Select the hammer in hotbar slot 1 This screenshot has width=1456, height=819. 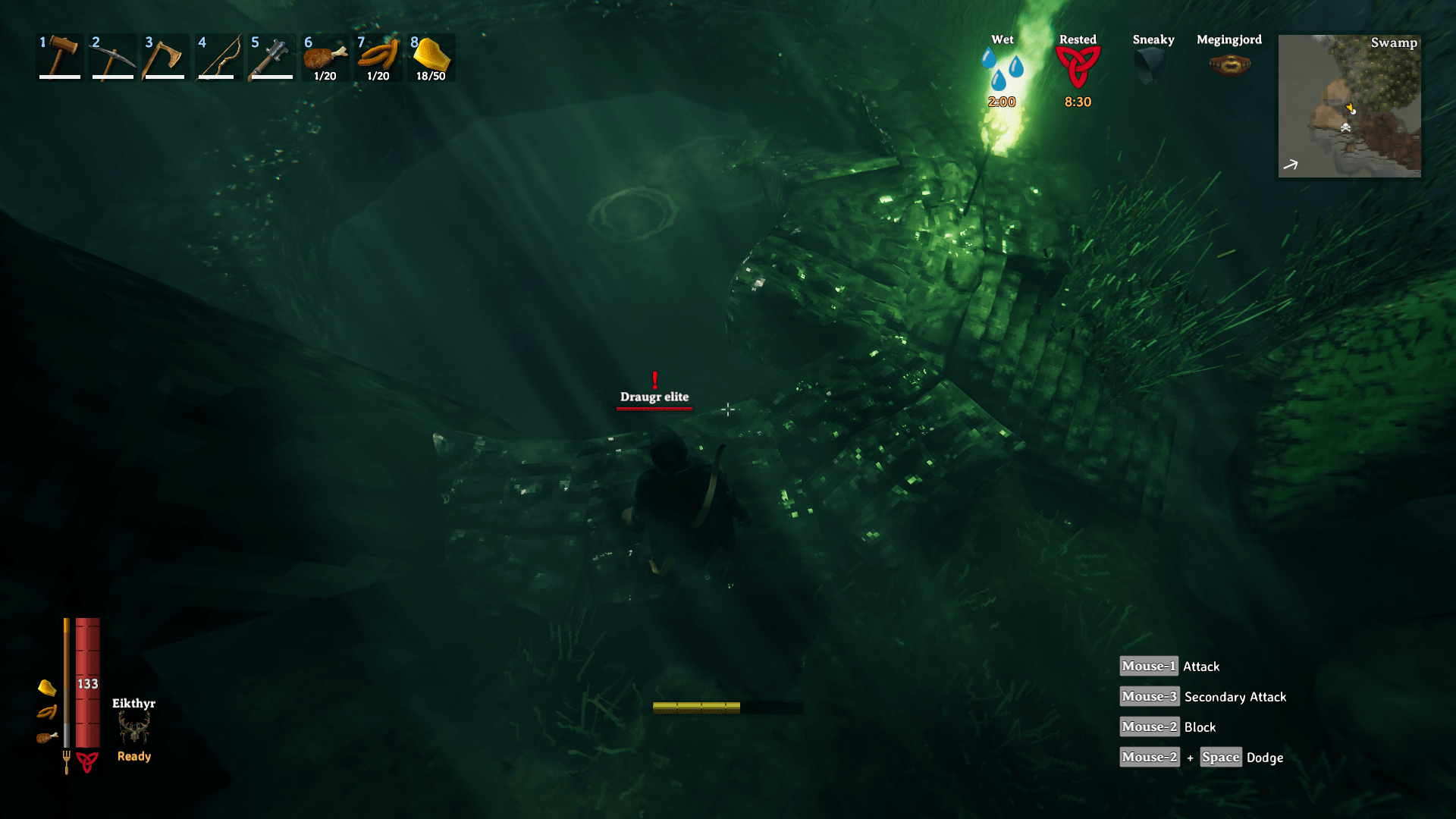(59, 57)
